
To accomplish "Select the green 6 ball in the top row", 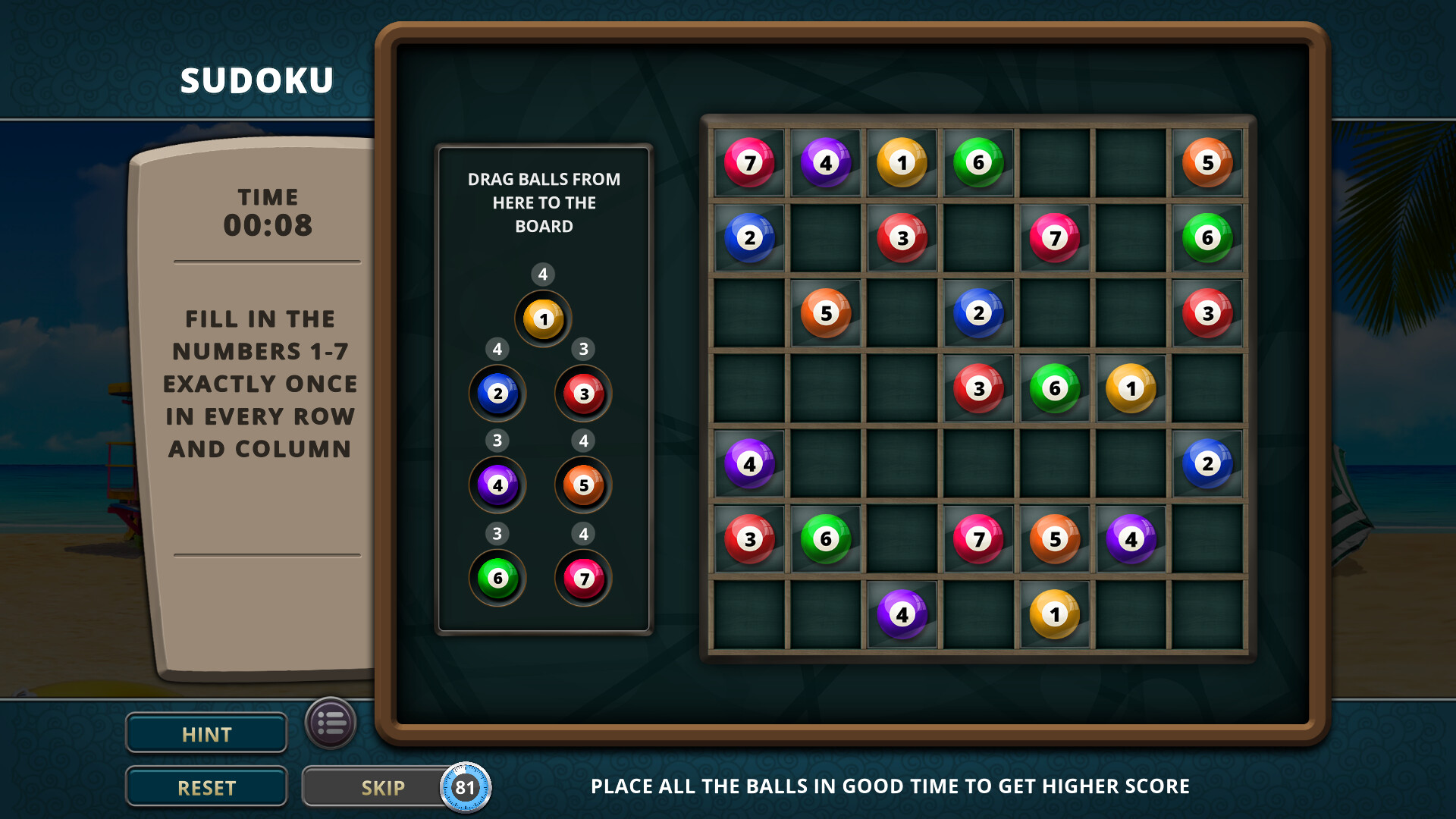I will pyautogui.click(x=978, y=162).
